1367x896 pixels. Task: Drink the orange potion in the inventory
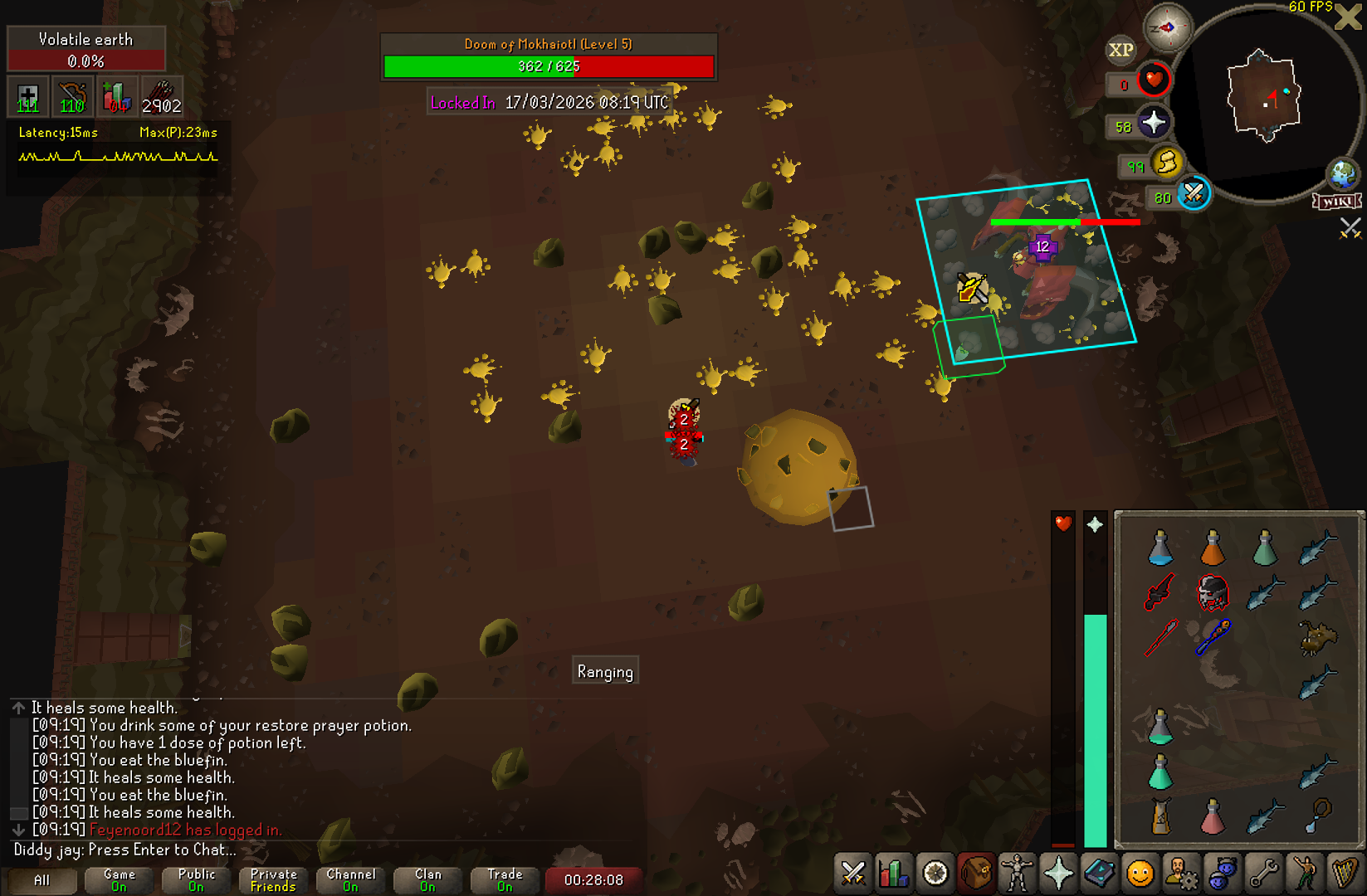point(1213,548)
